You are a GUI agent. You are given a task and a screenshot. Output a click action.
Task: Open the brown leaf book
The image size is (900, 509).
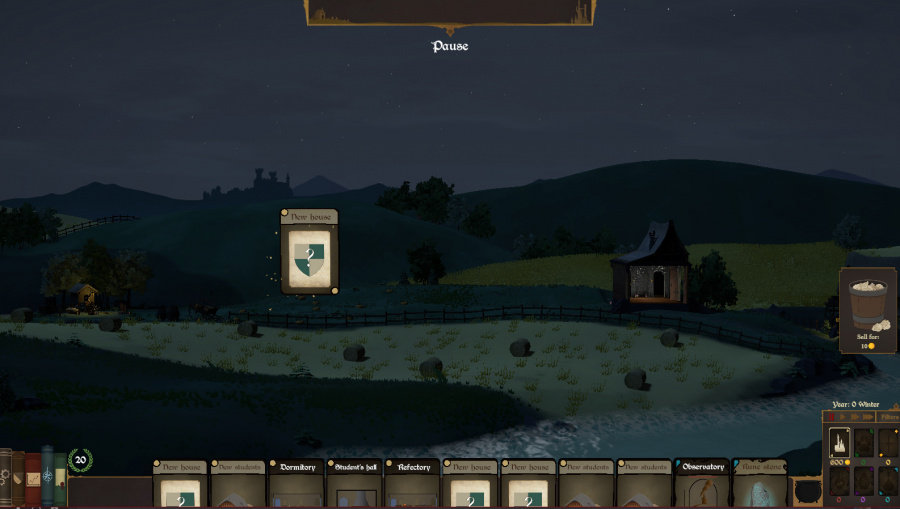tap(19, 480)
